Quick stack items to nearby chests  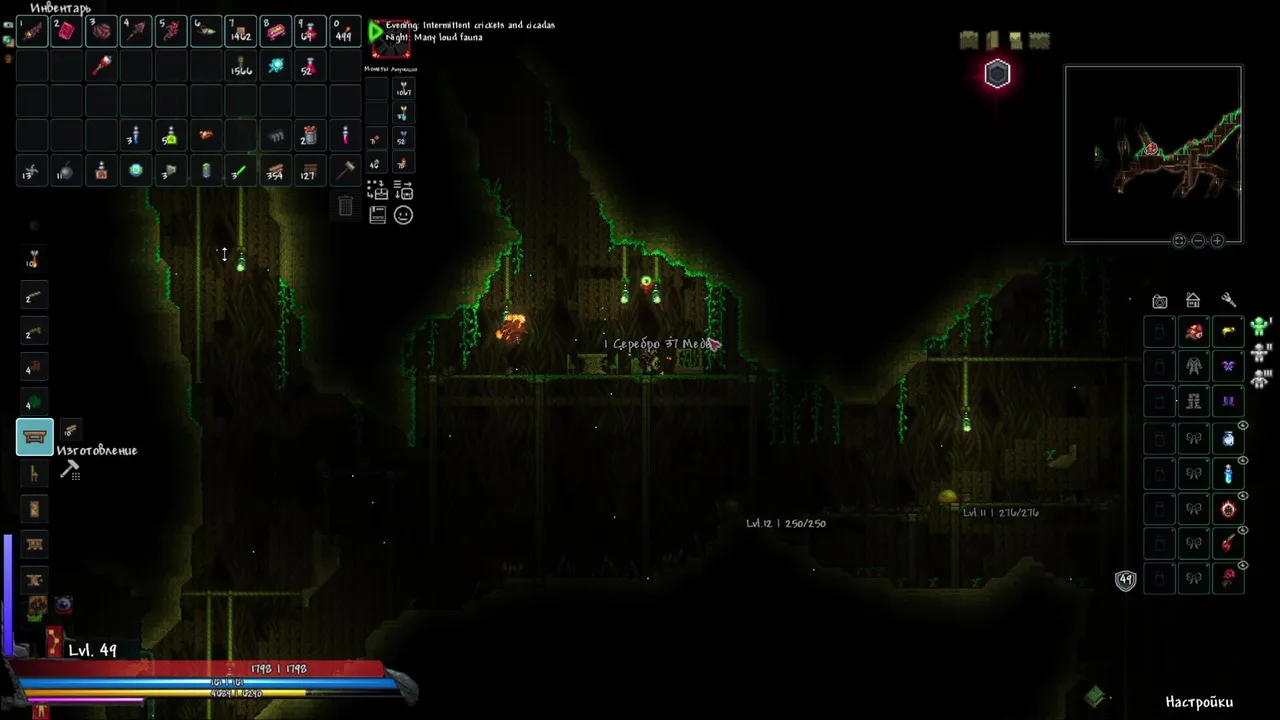[377, 189]
